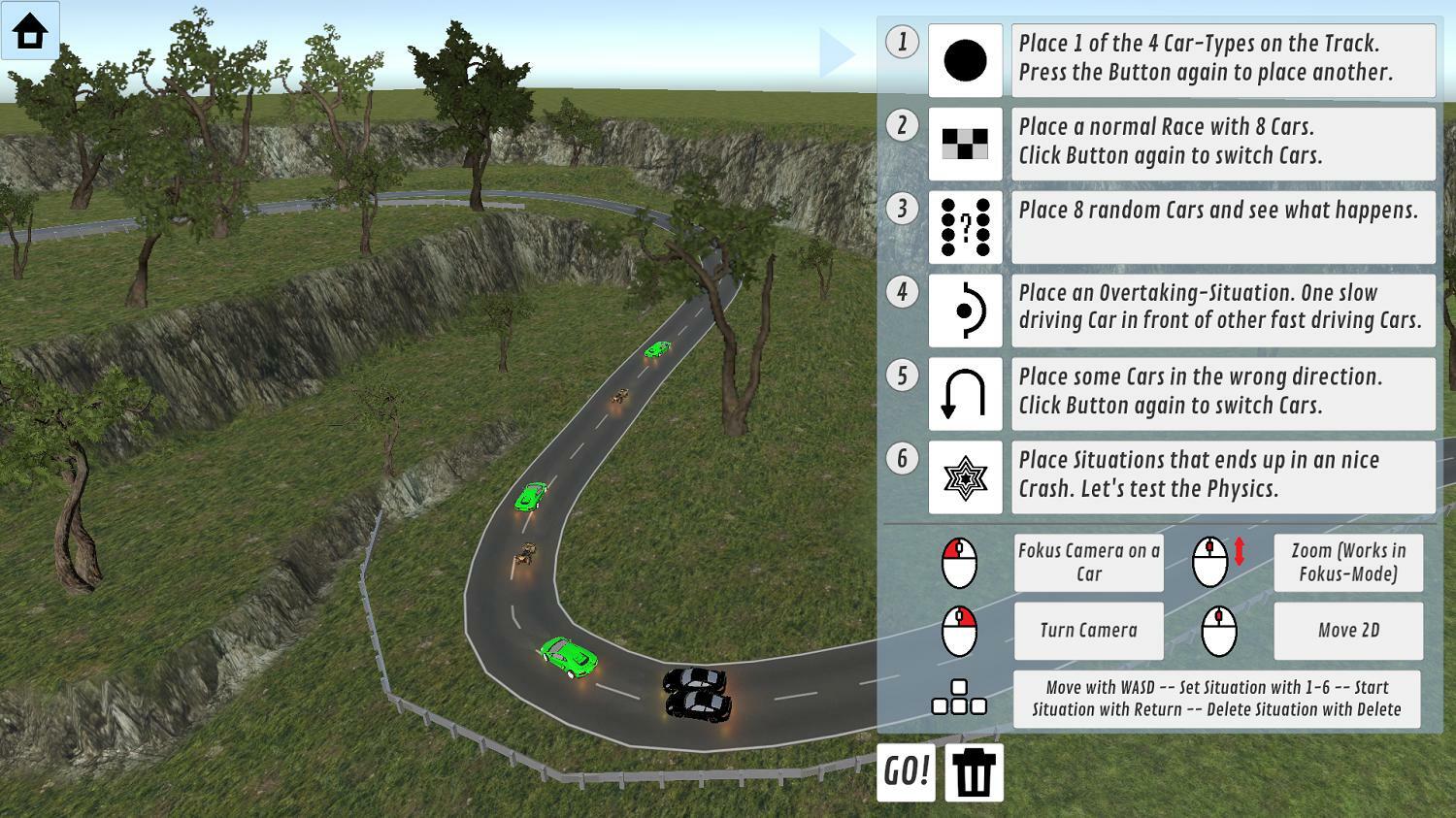The width and height of the screenshot is (1456, 818).
Task: Click the Fokus Camera on a Car button
Action: tap(1087, 563)
